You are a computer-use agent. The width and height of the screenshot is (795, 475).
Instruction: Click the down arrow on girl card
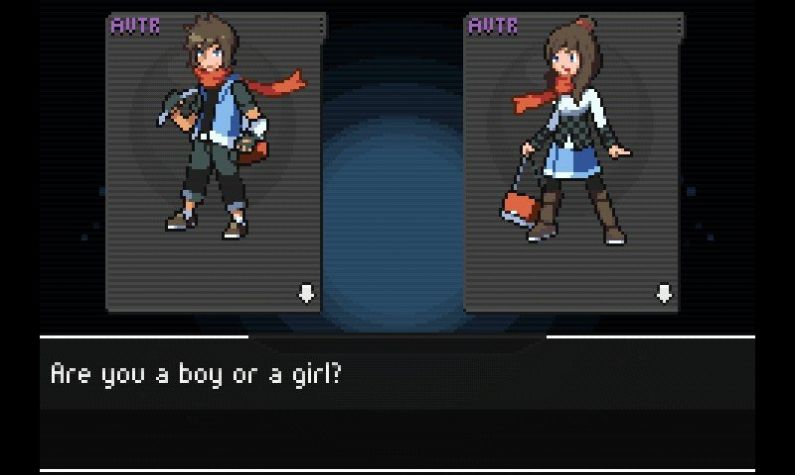point(664,293)
